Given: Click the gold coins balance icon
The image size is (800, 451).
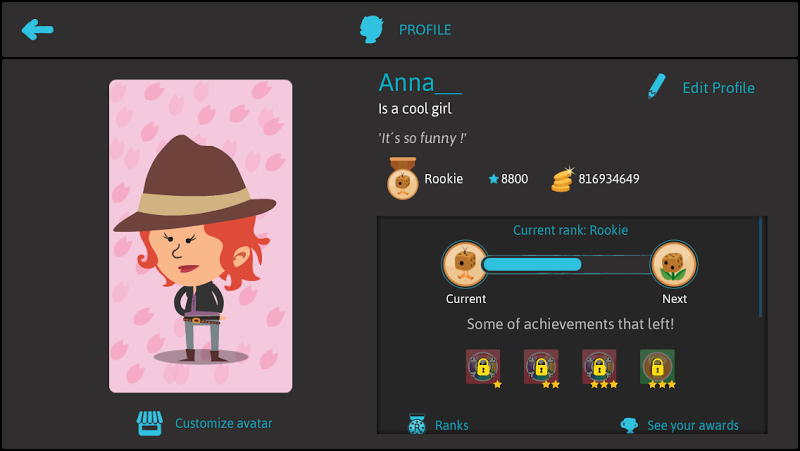Looking at the screenshot, I should [566, 179].
